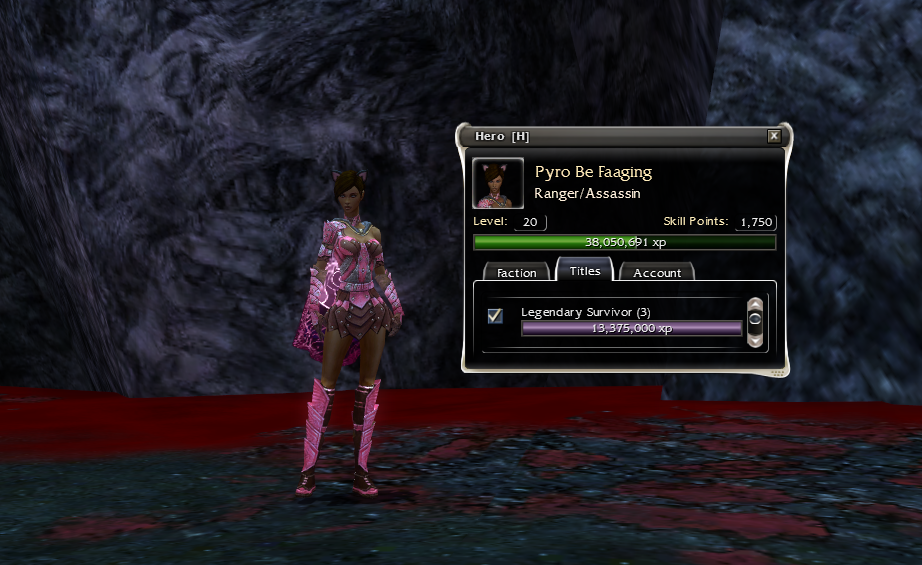The width and height of the screenshot is (922, 565).
Task: Open the Account tab
Action: pyautogui.click(x=657, y=272)
